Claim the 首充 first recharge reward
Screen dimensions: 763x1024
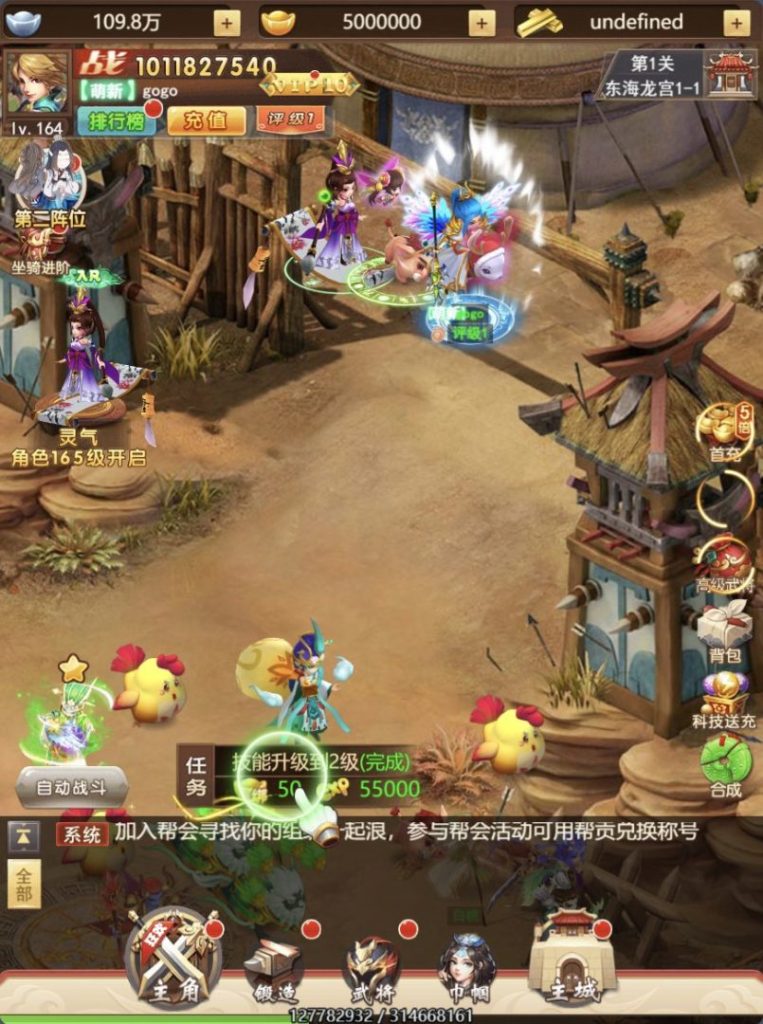coord(724,432)
